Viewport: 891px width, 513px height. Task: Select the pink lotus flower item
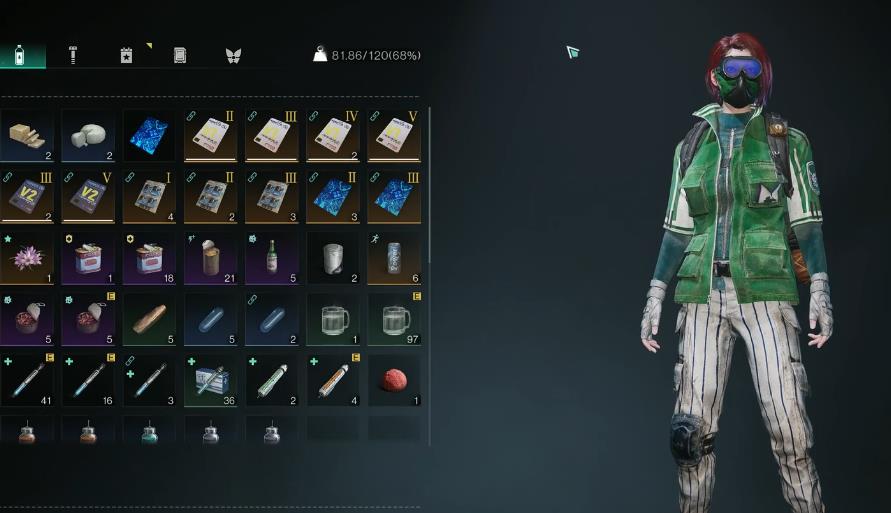pyautogui.click(x=27, y=258)
